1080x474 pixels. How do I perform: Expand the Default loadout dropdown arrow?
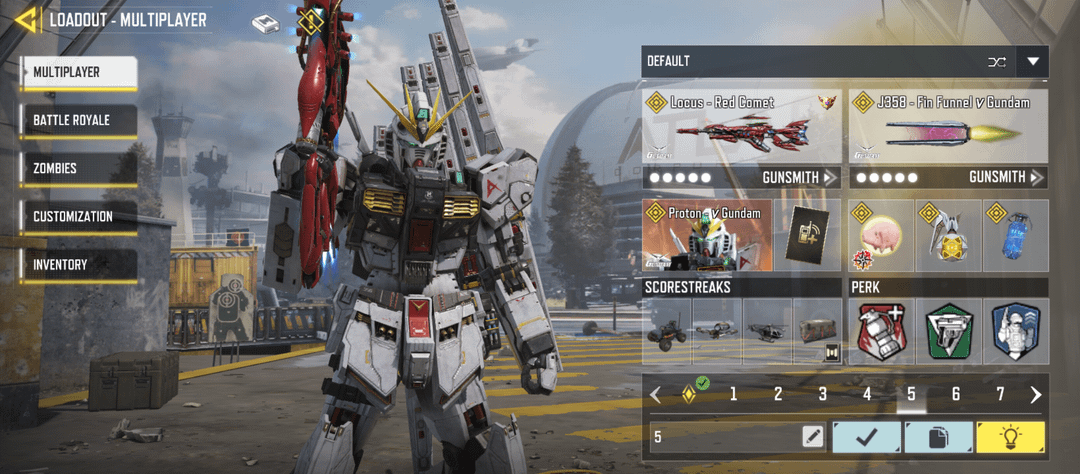[x=1032, y=62]
